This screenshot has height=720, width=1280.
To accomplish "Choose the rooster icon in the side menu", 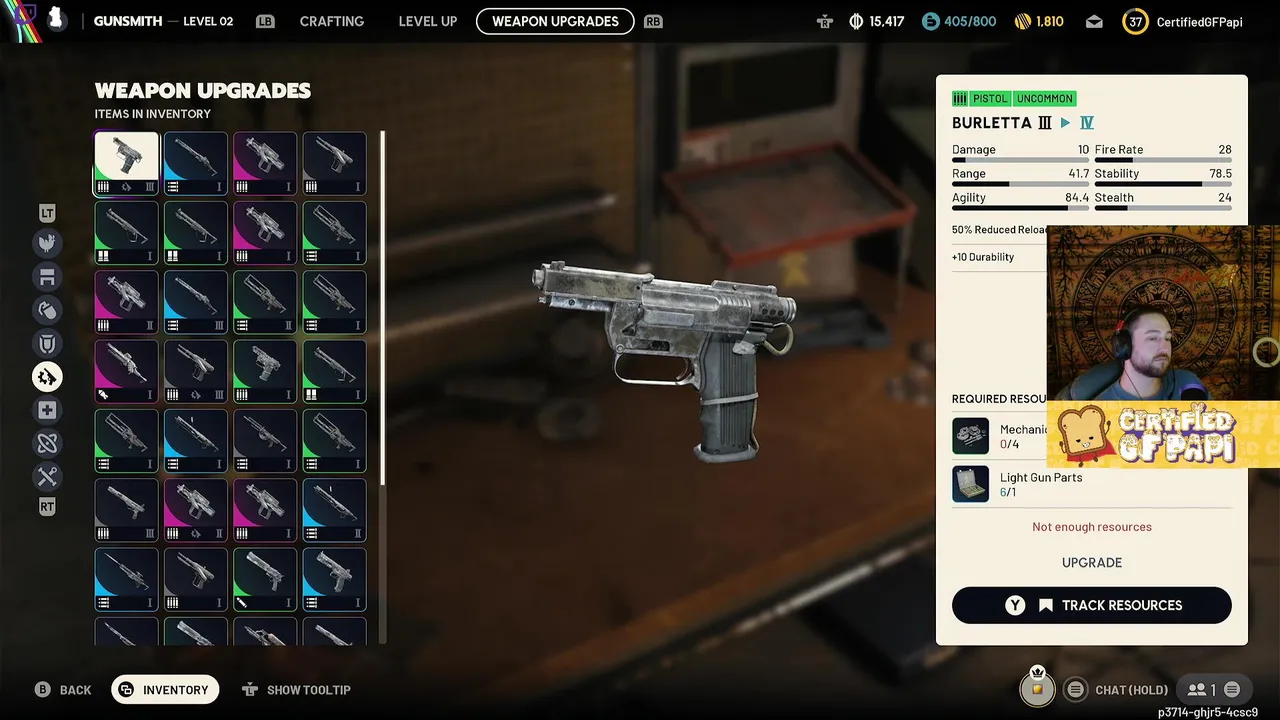I will 47,243.
